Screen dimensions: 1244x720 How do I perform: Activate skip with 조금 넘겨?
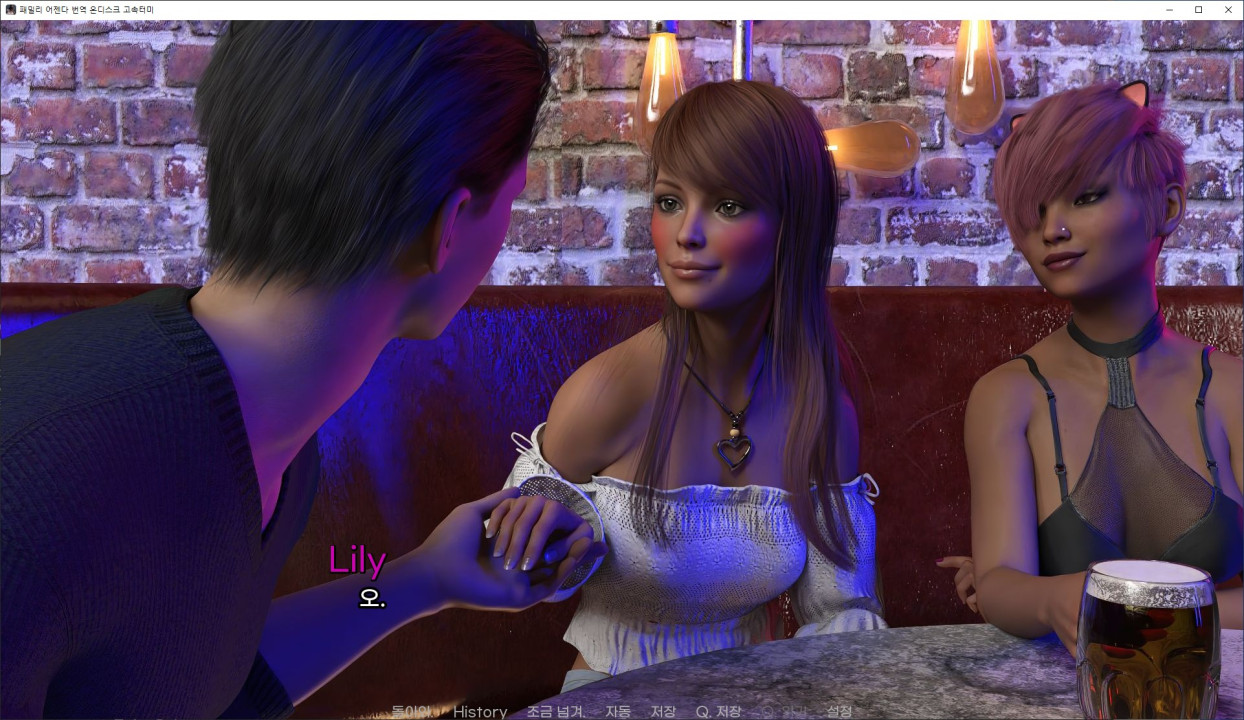click(556, 712)
